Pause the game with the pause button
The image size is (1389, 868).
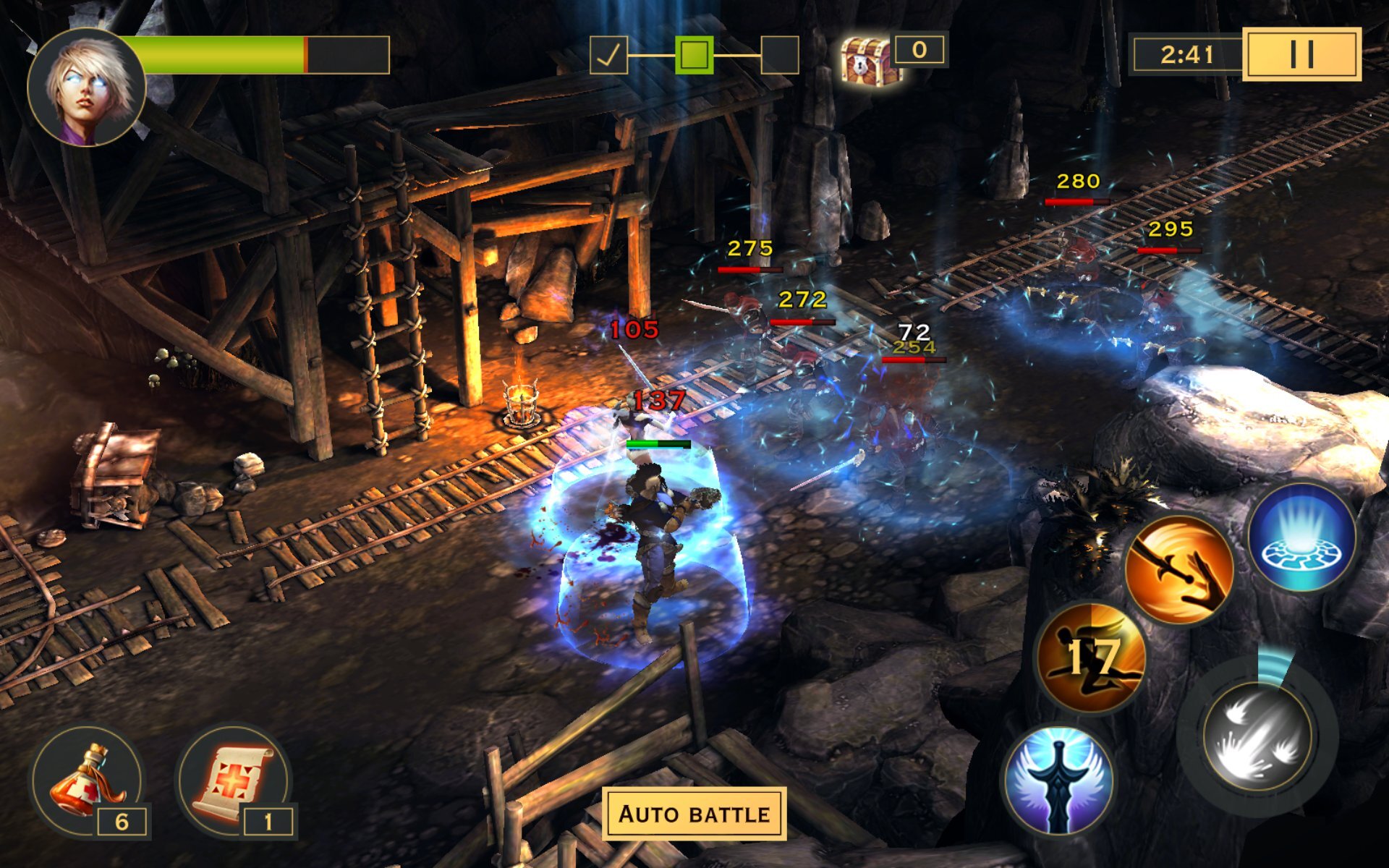[1301, 54]
